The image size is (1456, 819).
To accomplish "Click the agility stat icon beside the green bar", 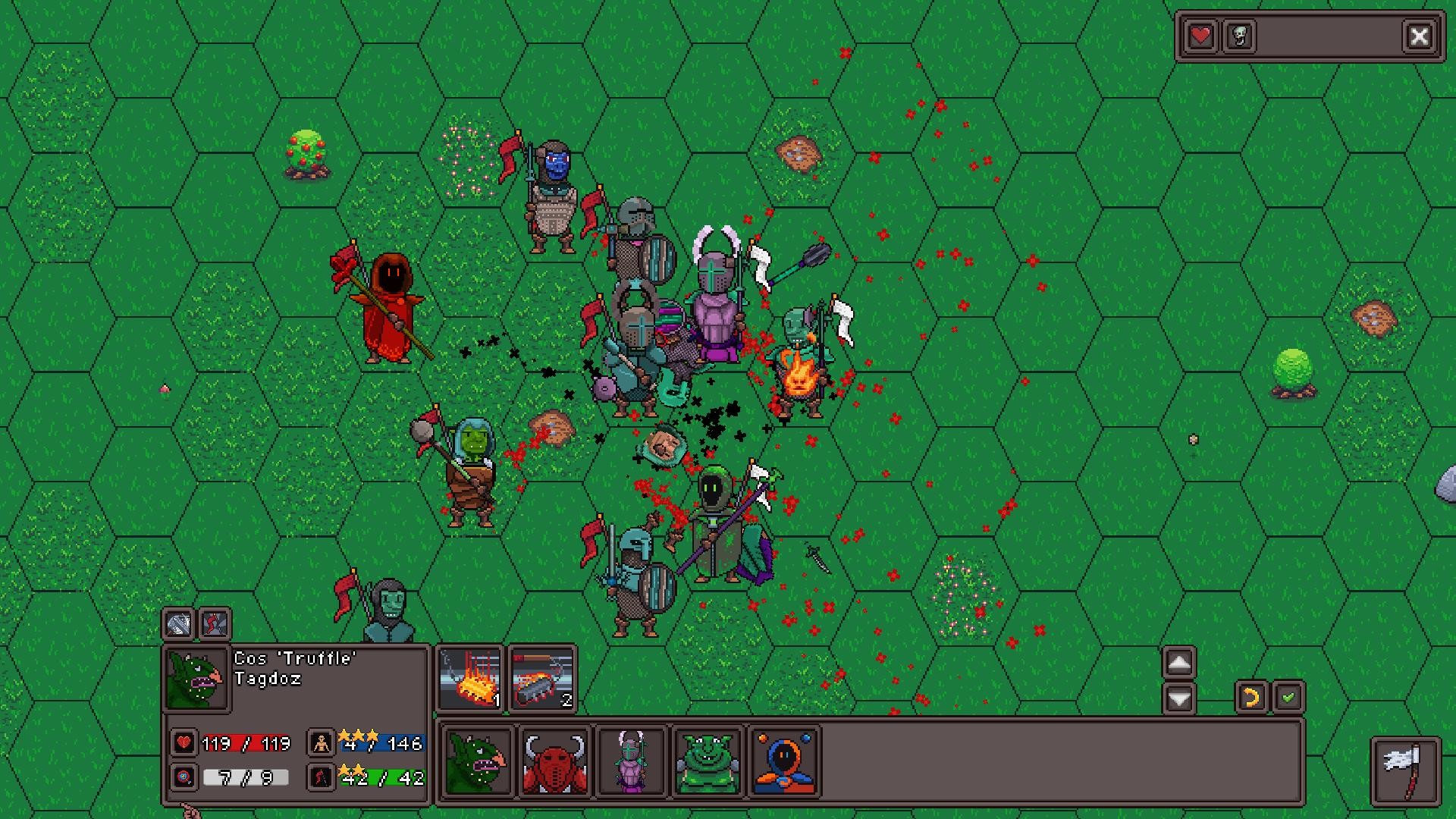I will click(x=321, y=777).
